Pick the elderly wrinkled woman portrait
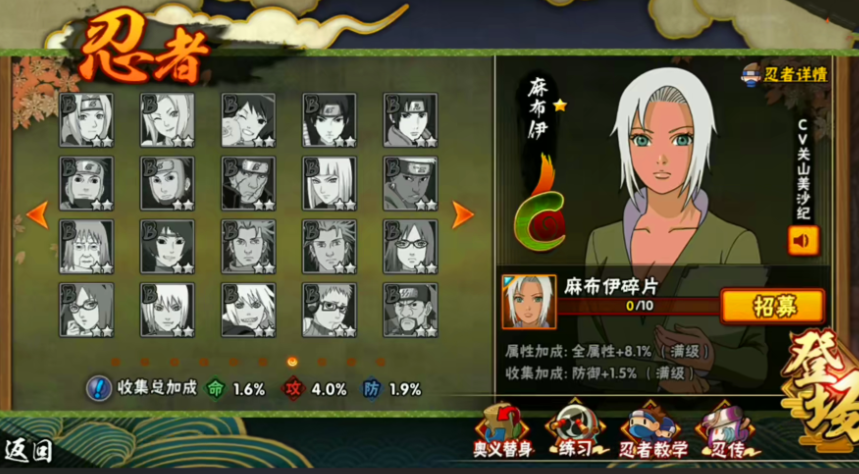 (x=86, y=246)
